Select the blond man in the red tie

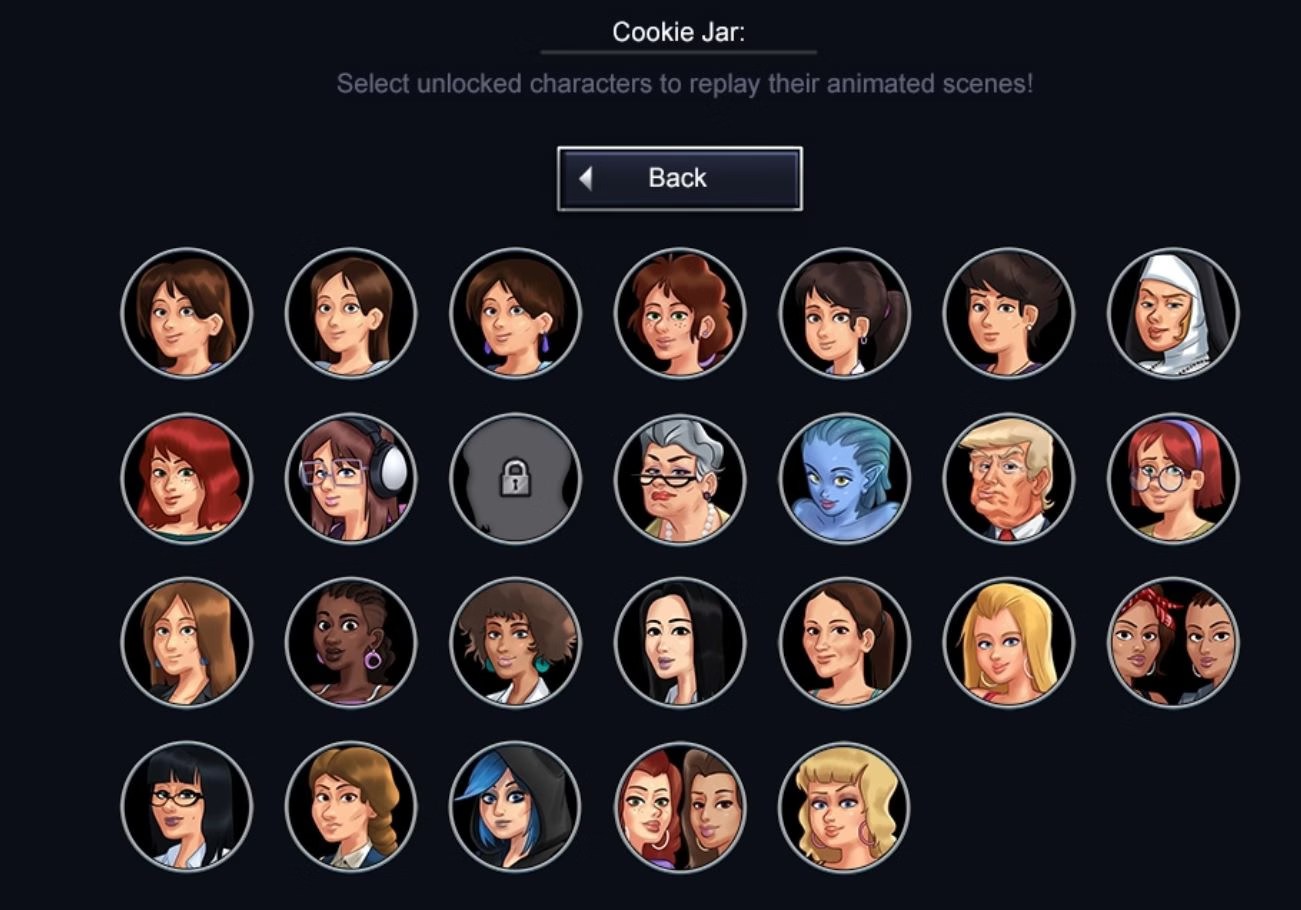tap(1008, 479)
